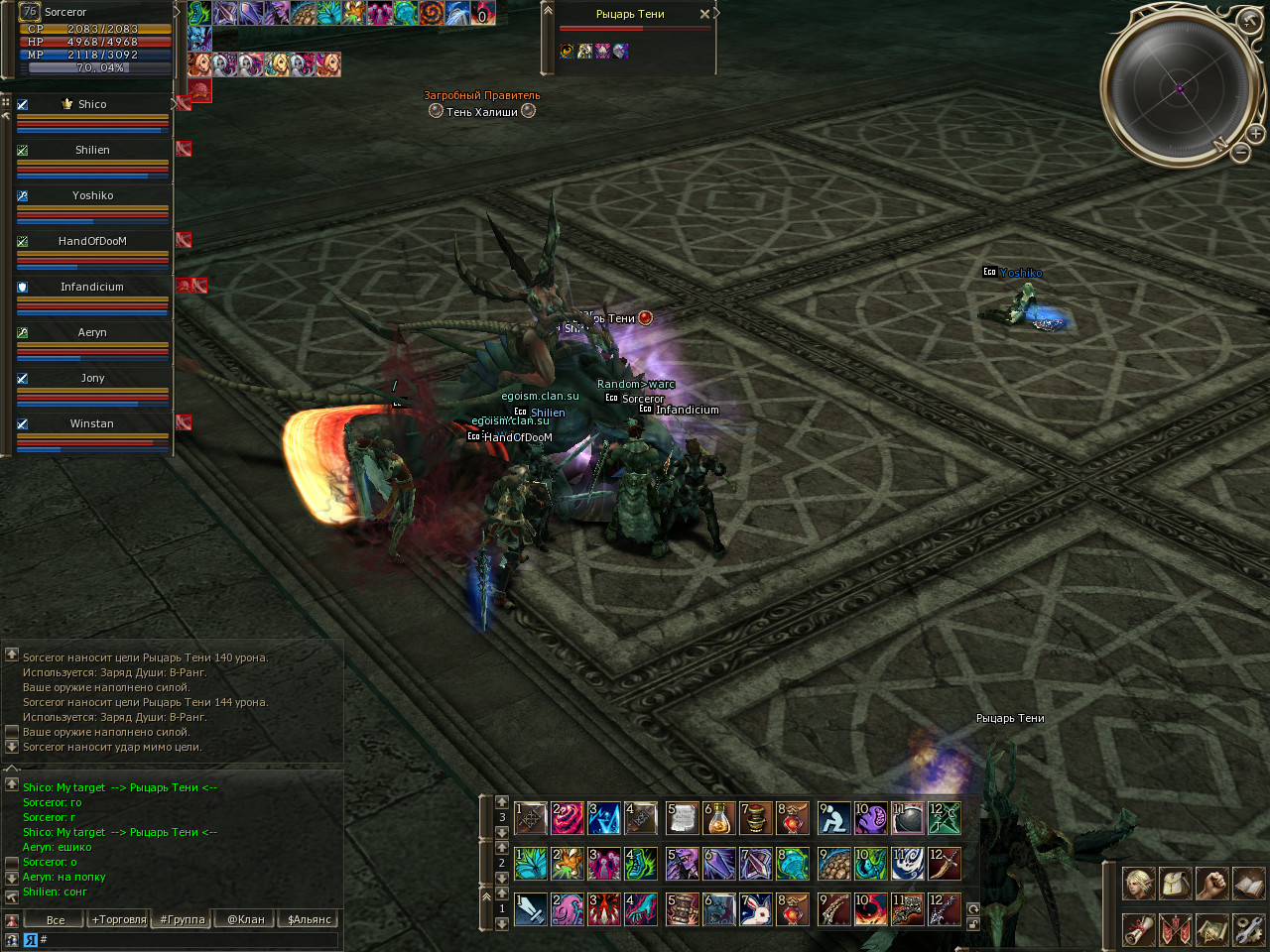Use the white rabbit hotbar skill
This screenshot has height=952, width=1270.
click(756, 909)
